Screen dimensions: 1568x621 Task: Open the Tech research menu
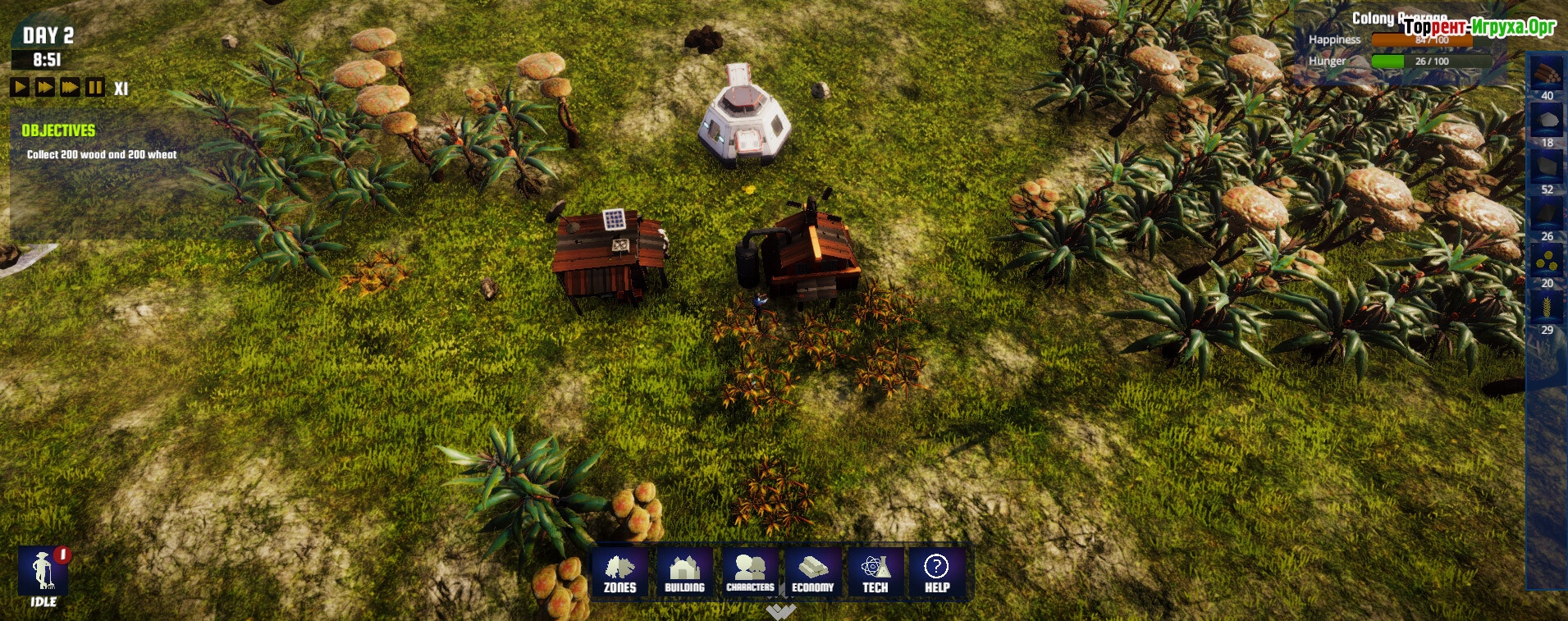click(875, 573)
